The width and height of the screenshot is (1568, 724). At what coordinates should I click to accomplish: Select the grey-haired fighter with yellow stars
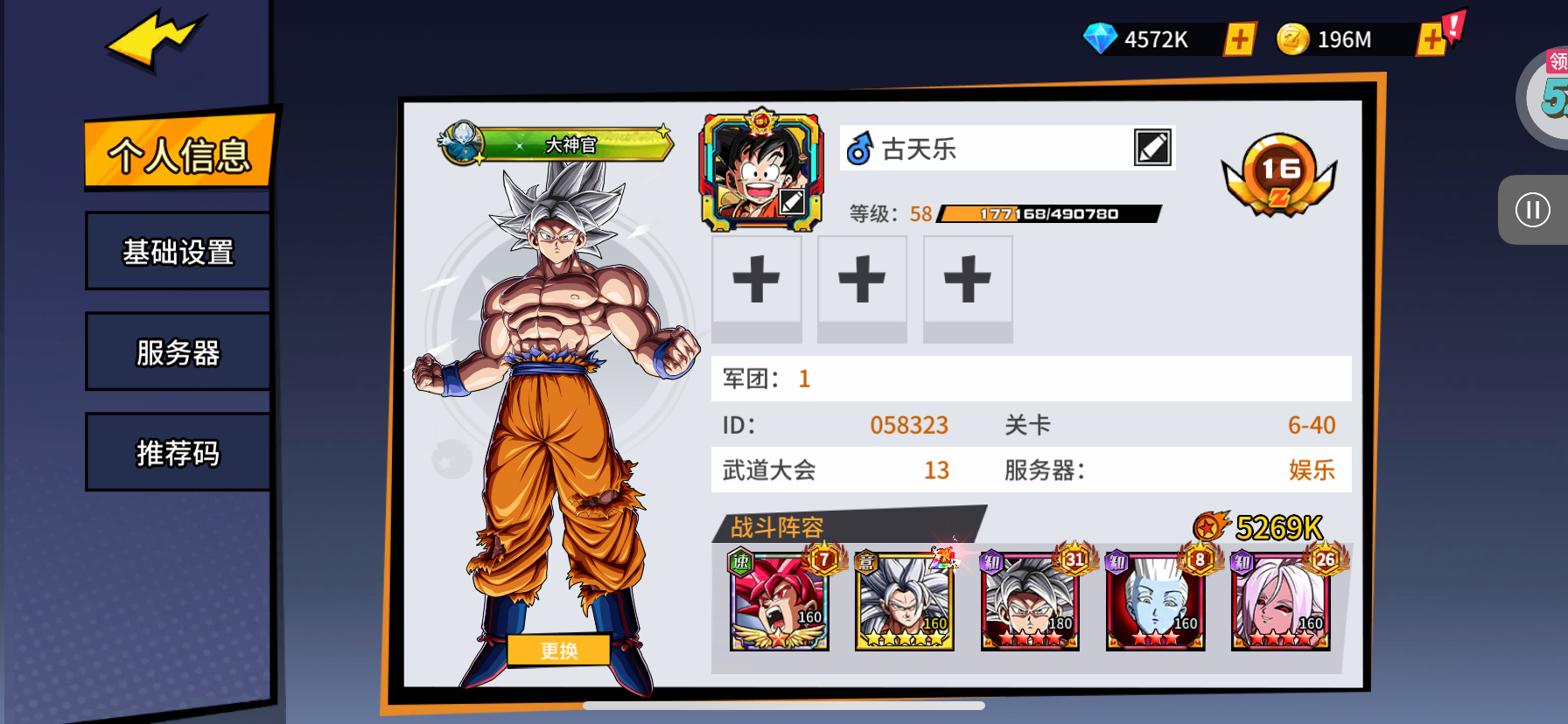tap(904, 603)
